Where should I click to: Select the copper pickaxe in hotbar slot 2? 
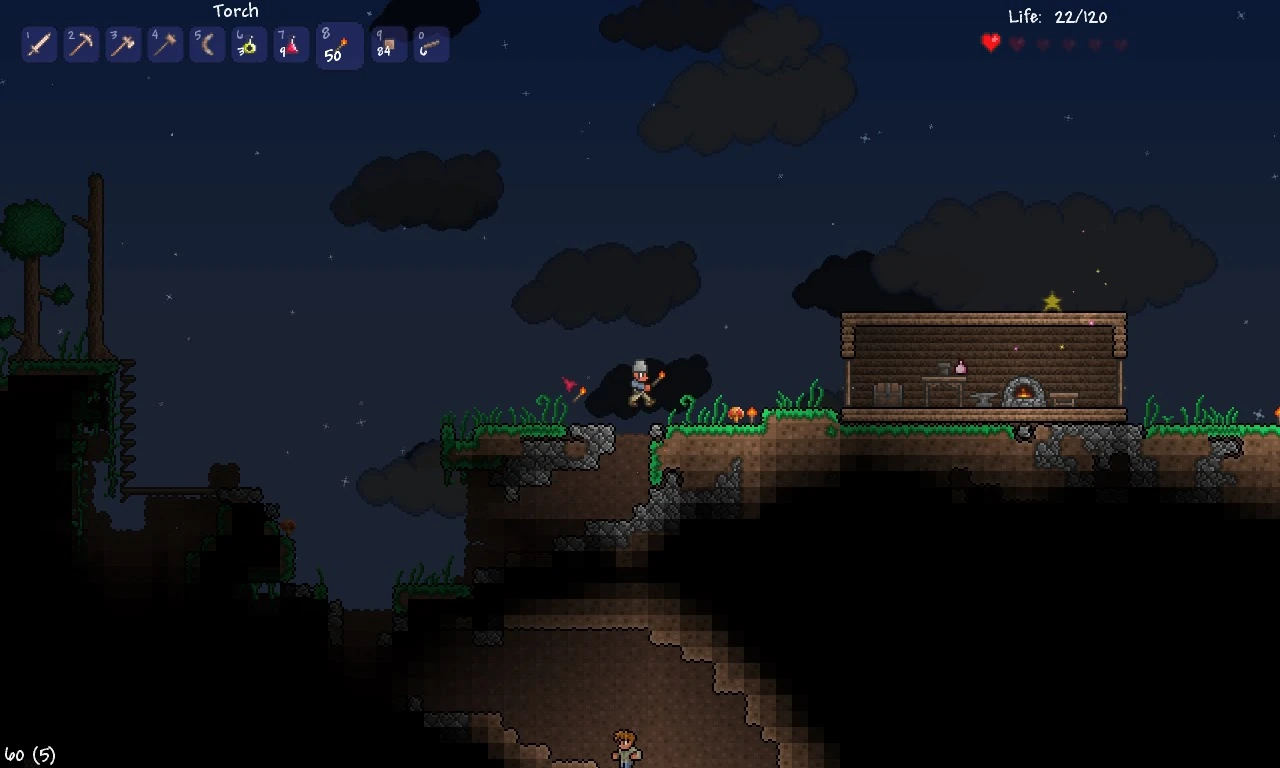point(81,45)
